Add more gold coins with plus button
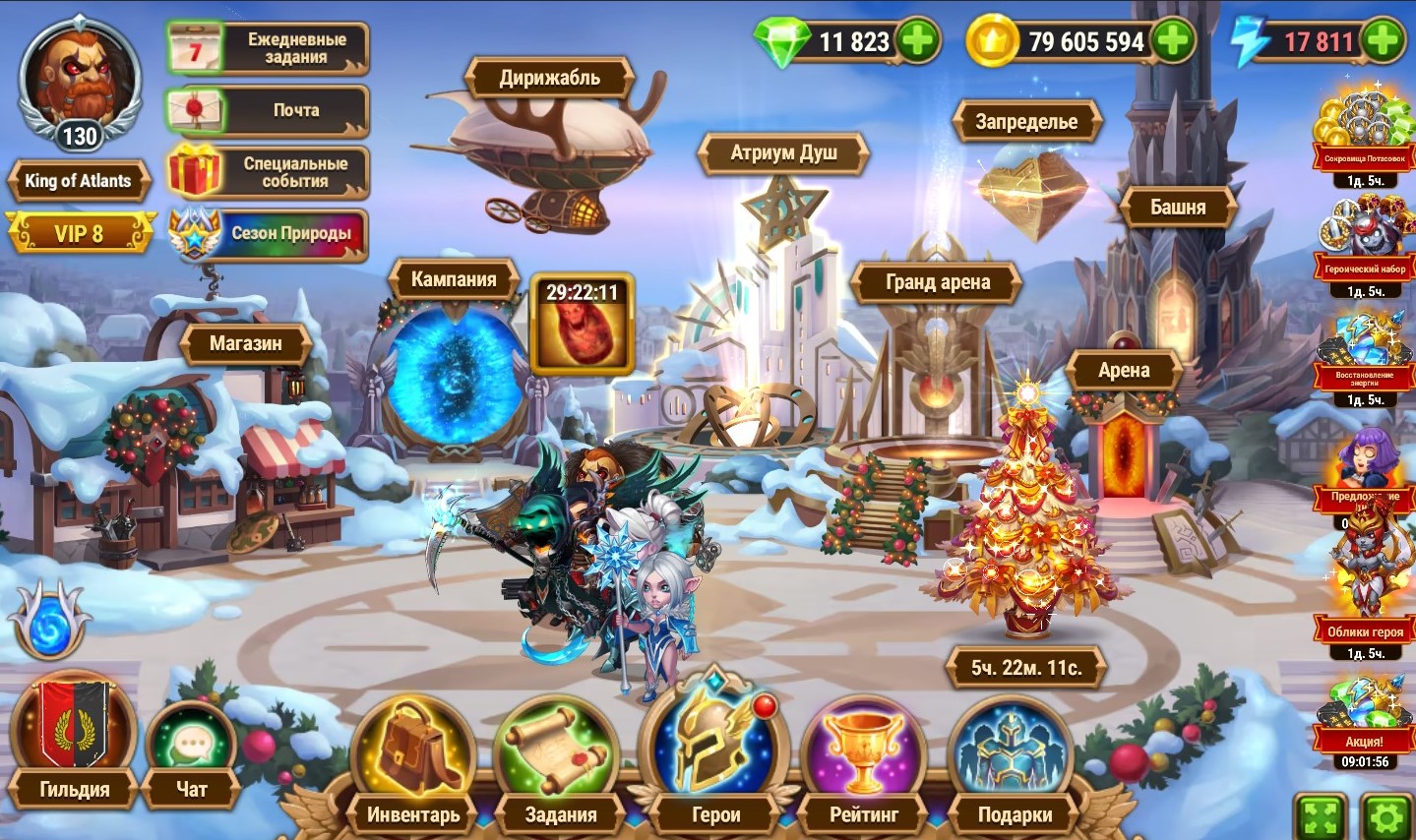Screen dimensions: 1416x840 coord(1173,41)
